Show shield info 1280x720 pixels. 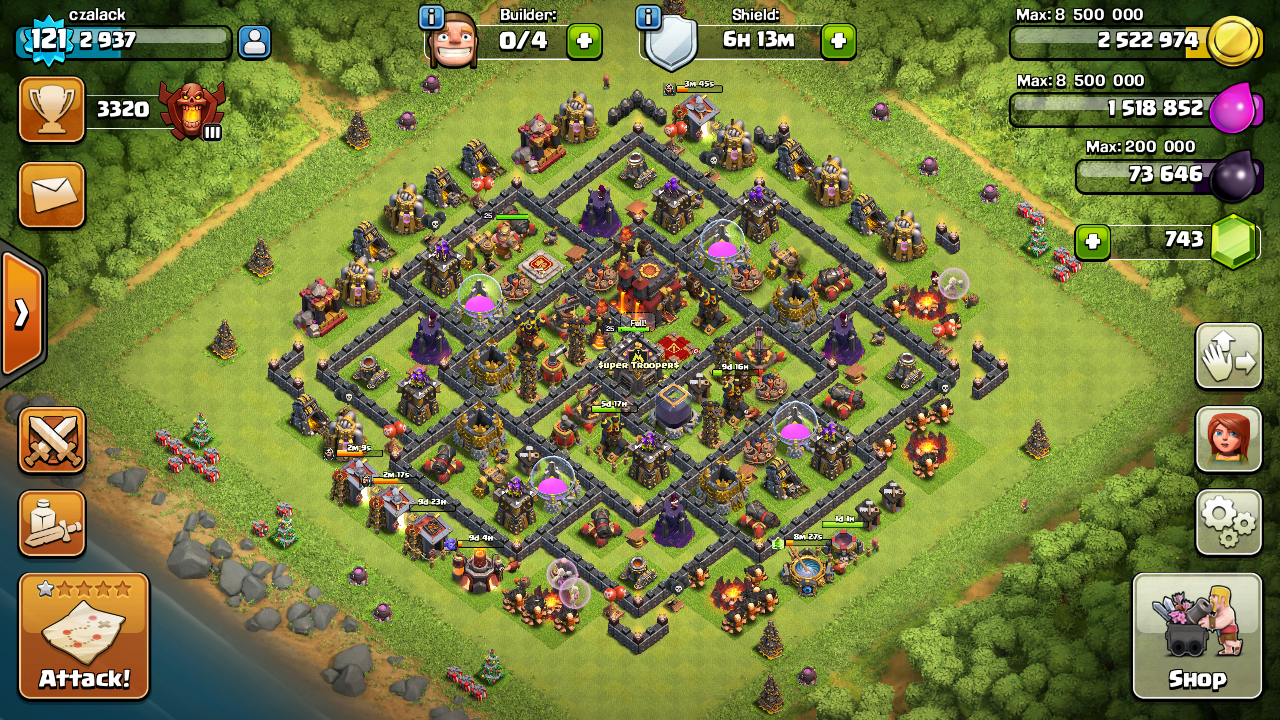pos(648,17)
